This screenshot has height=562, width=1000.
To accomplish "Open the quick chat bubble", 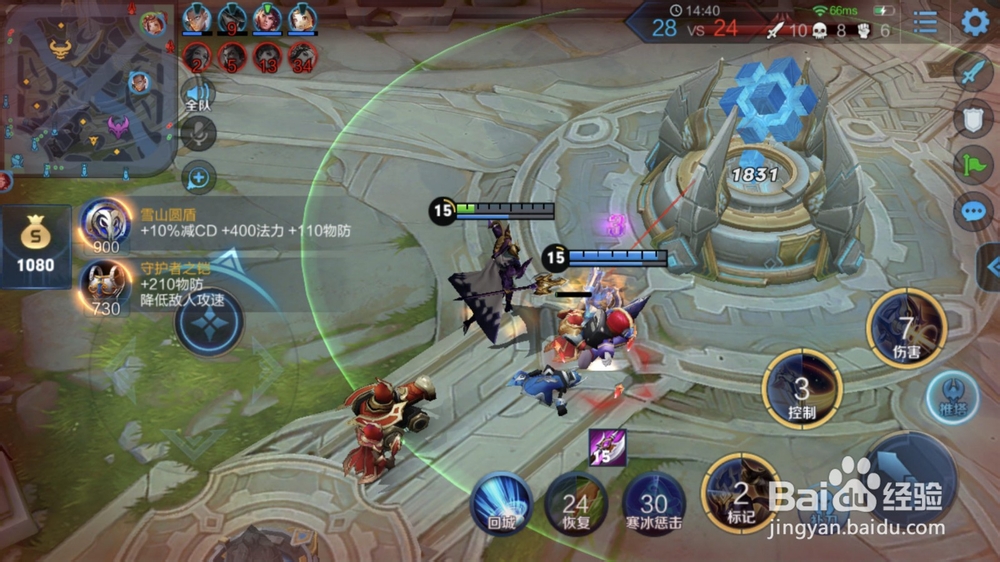I will click(x=973, y=211).
